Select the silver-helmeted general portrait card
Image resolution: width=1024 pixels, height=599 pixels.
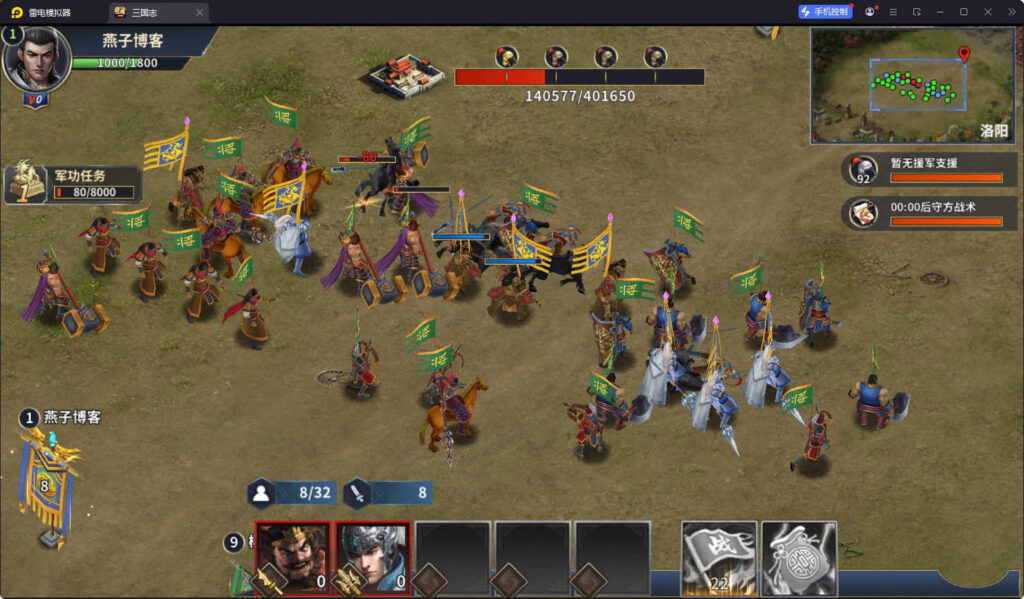pyautogui.click(x=372, y=558)
